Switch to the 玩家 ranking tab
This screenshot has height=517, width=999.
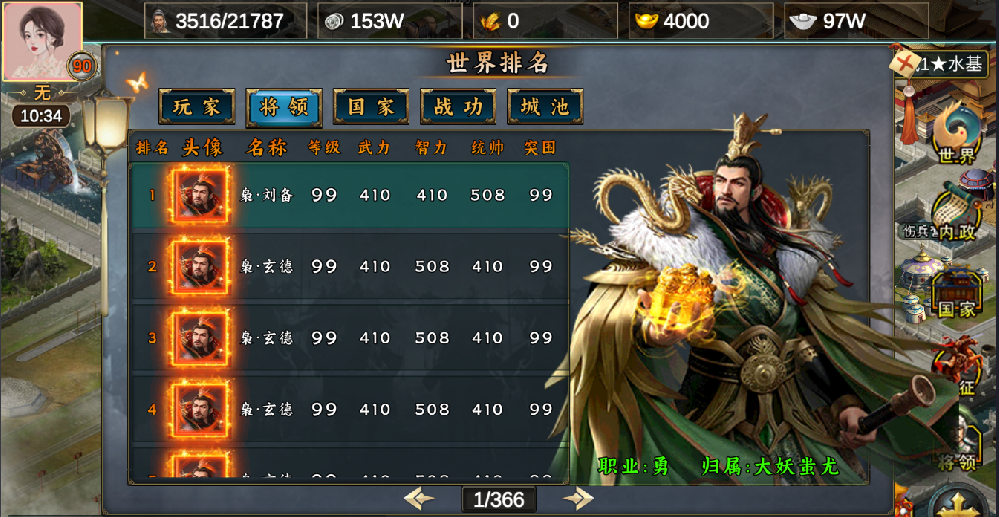pos(196,107)
